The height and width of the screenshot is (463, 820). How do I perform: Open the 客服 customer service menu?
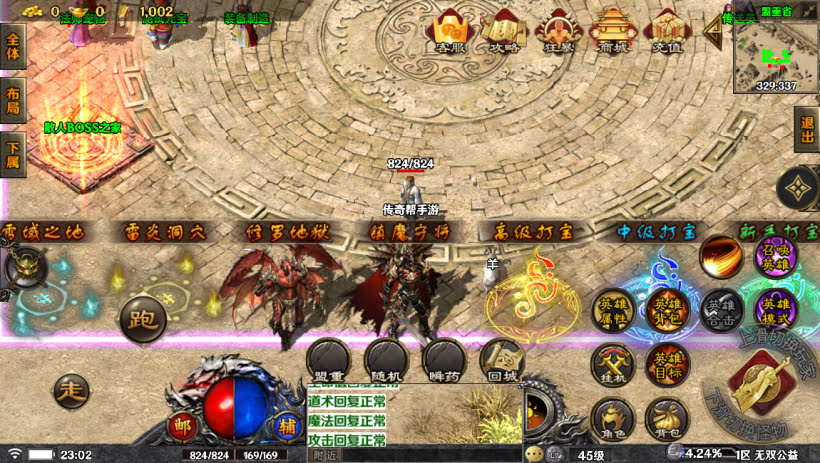[447, 33]
